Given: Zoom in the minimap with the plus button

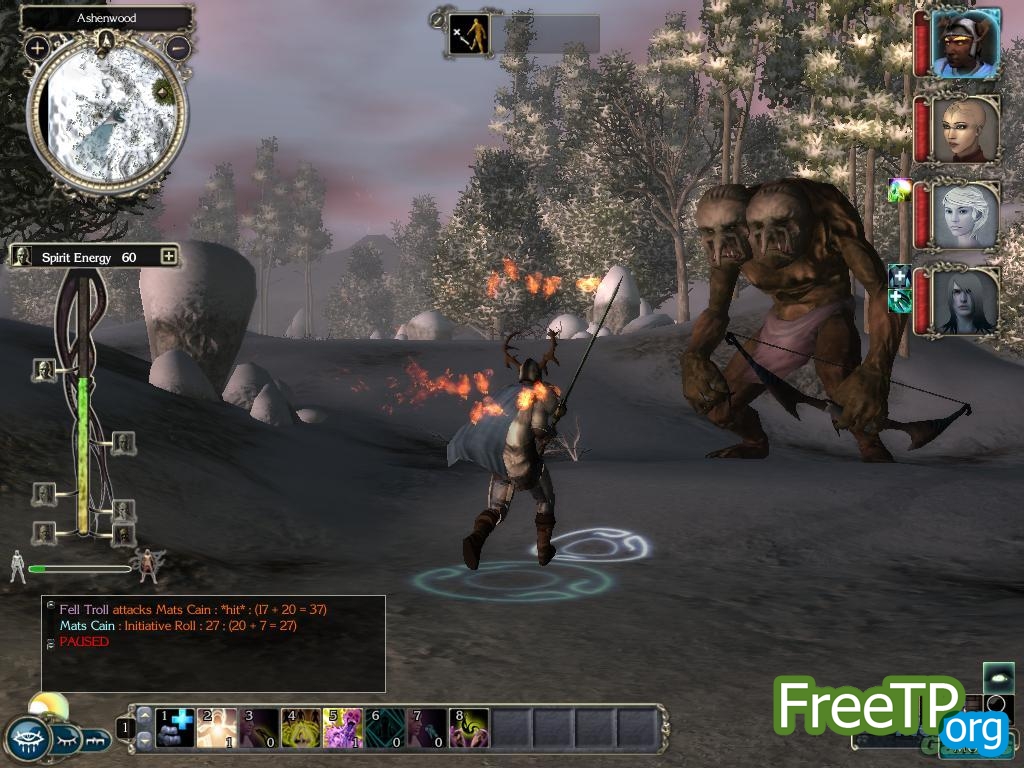Looking at the screenshot, I should click(38, 48).
